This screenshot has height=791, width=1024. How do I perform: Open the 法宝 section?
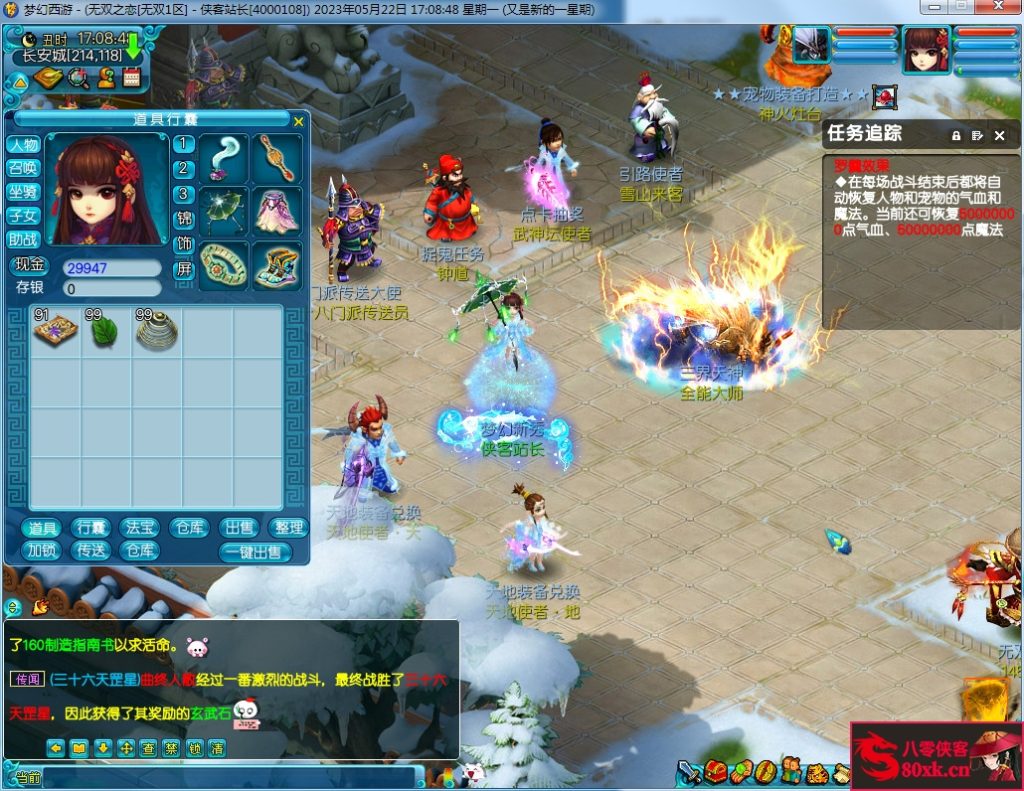[140, 528]
